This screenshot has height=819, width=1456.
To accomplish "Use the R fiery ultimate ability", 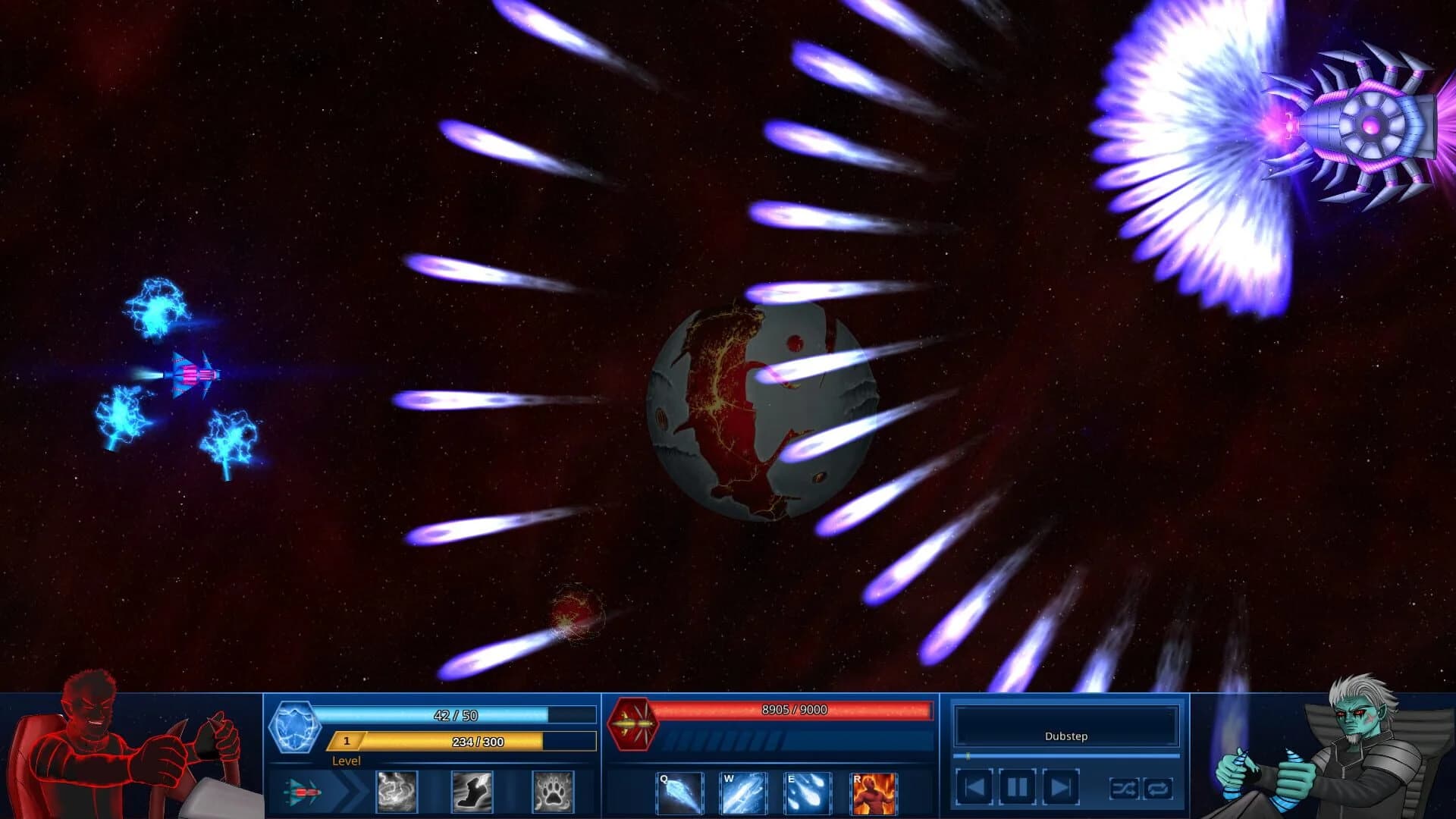I will pyautogui.click(x=872, y=792).
